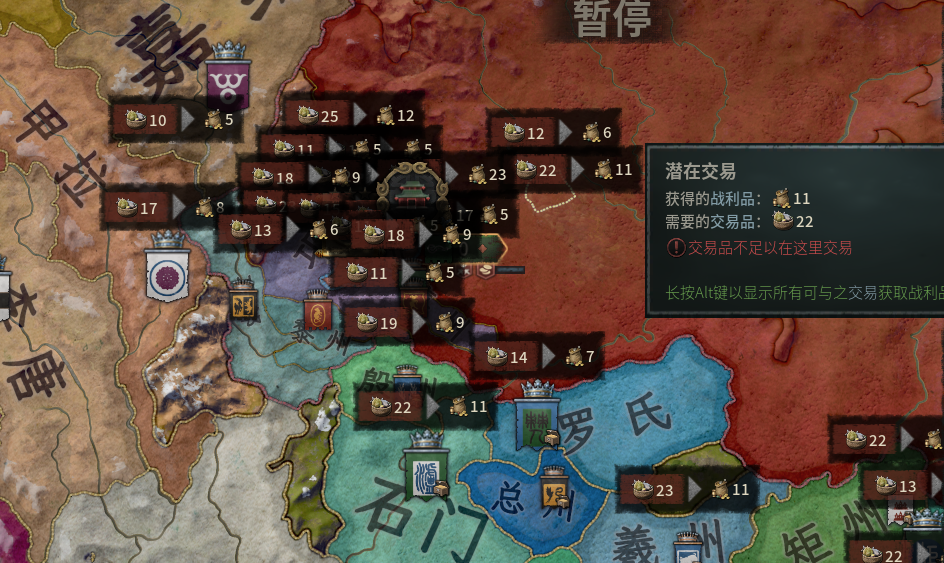944x563 pixels.
Task: Click the 13 goods for 6 loot trade
Action: (x=280, y=230)
